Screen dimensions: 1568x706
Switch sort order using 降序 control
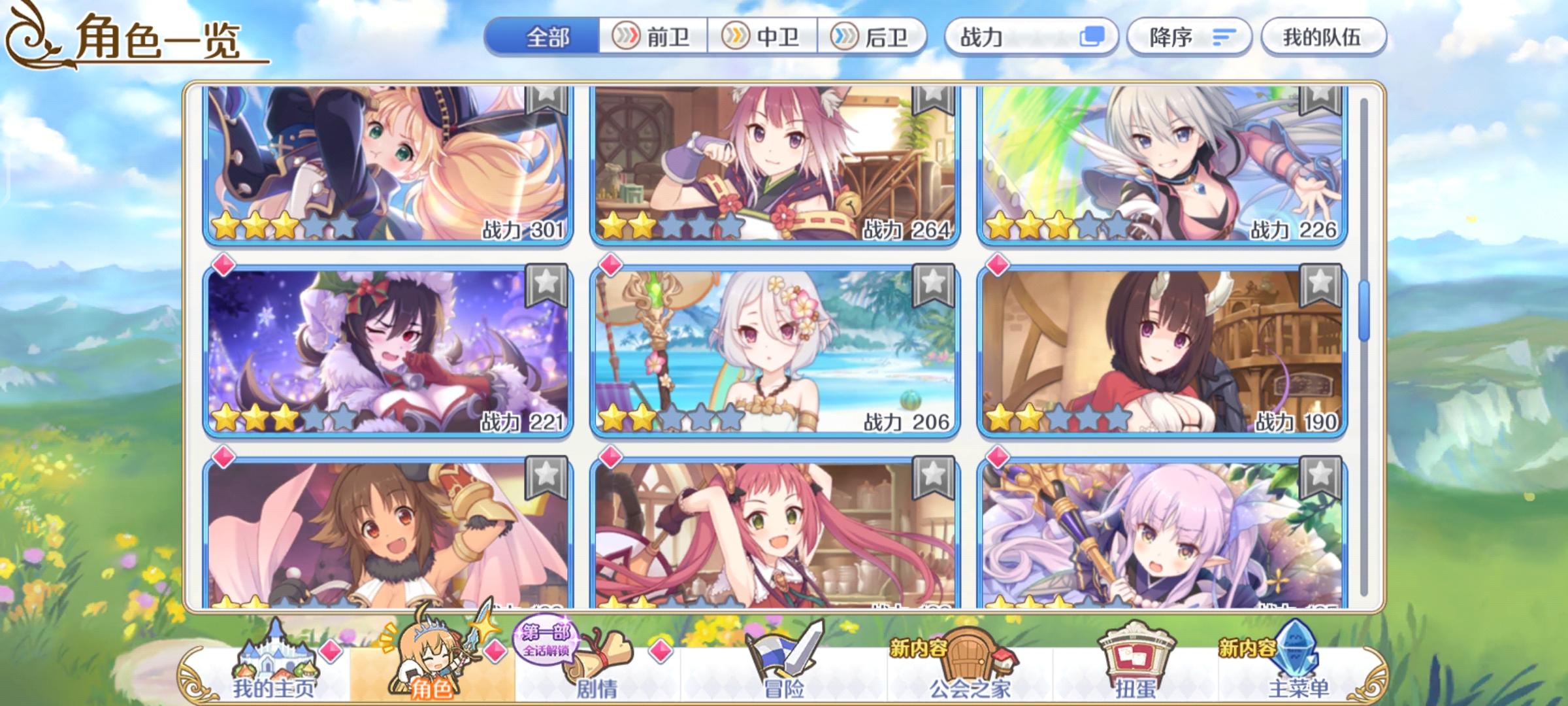tap(1190, 39)
